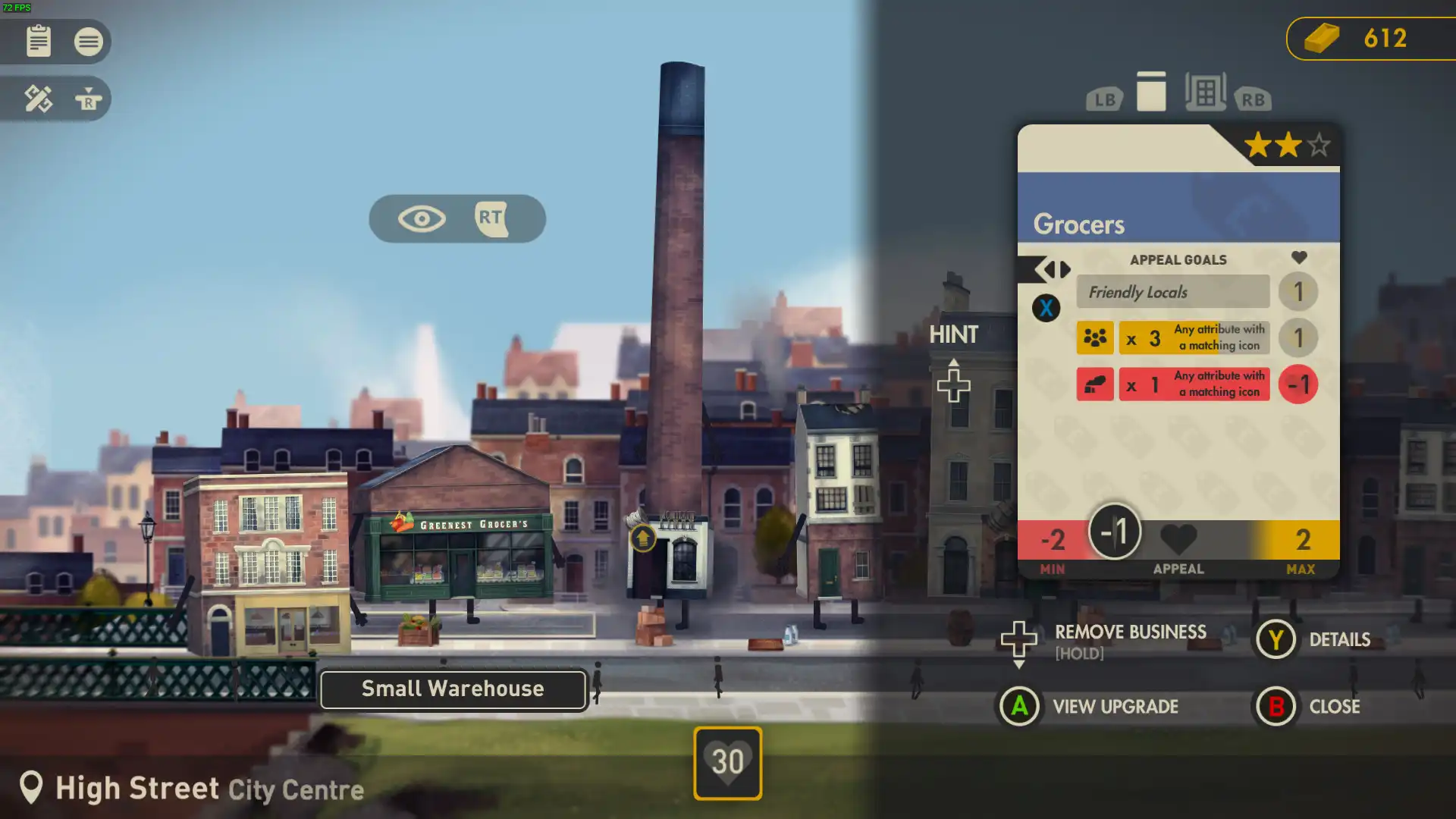Click the appeal meter showing -1
Image resolution: width=1456 pixels, height=819 pixels.
pyautogui.click(x=1114, y=532)
